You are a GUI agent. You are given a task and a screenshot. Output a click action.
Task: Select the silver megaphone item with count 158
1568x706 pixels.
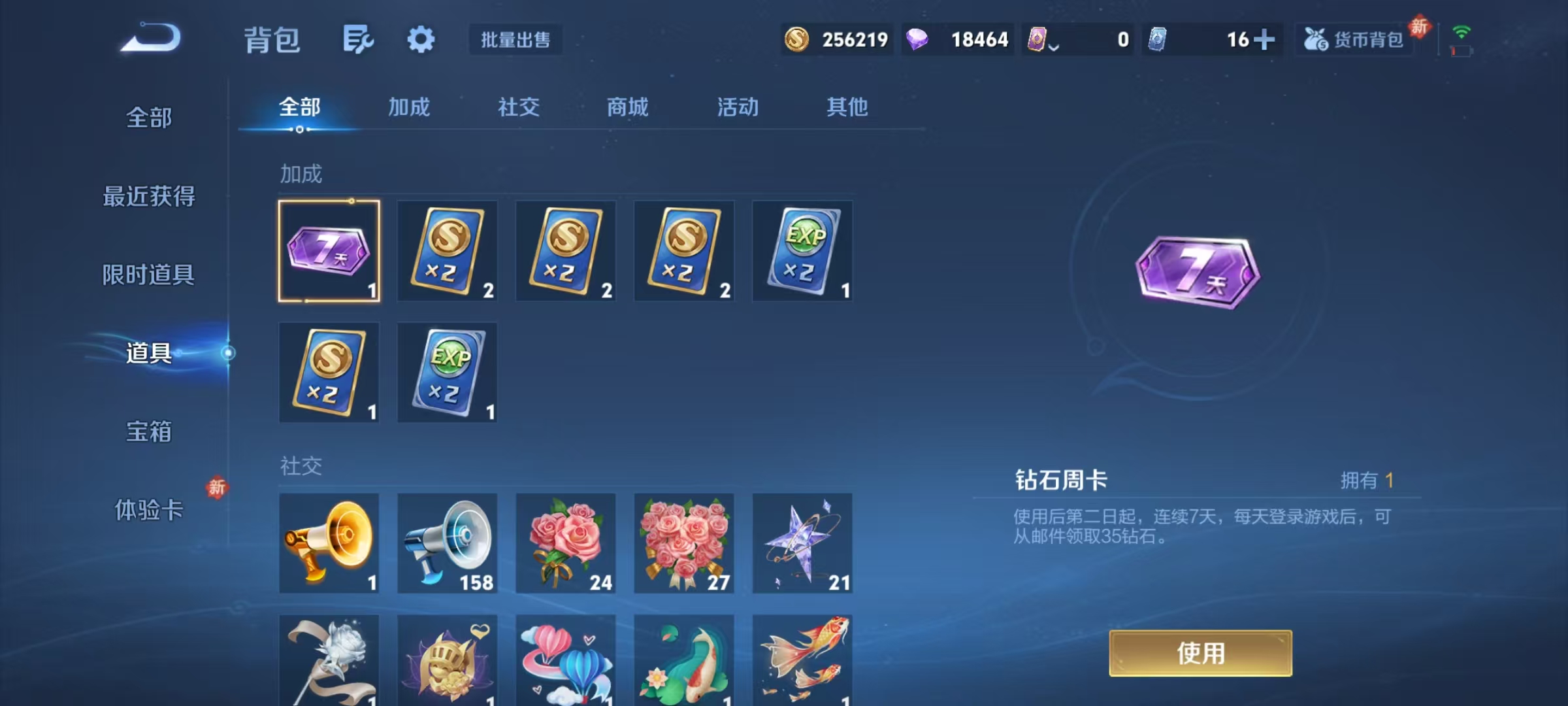(447, 543)
